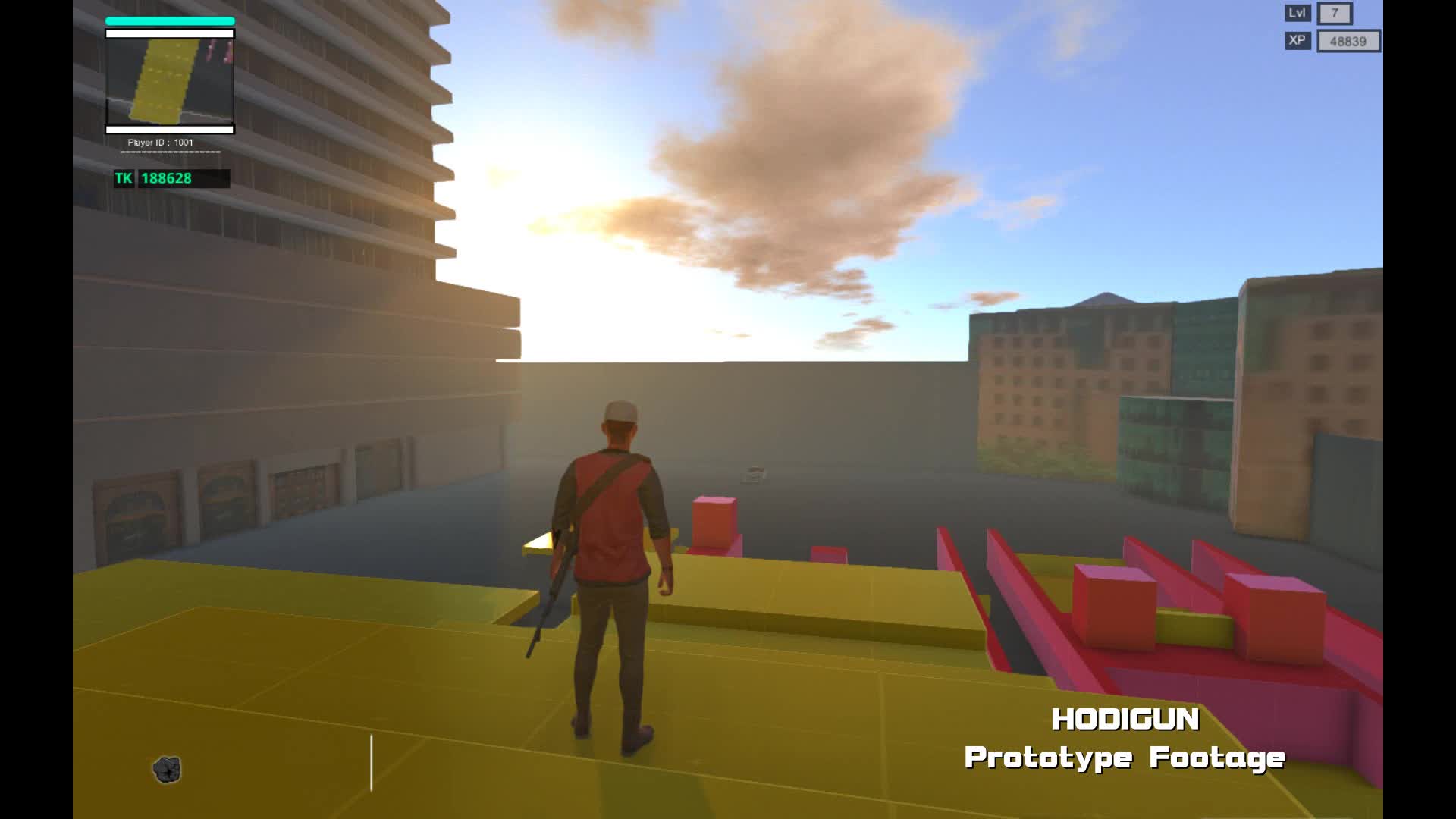Expand the Player ID 1001 info panel
This screenshot has width=1456, height=819.
(160, 141)
